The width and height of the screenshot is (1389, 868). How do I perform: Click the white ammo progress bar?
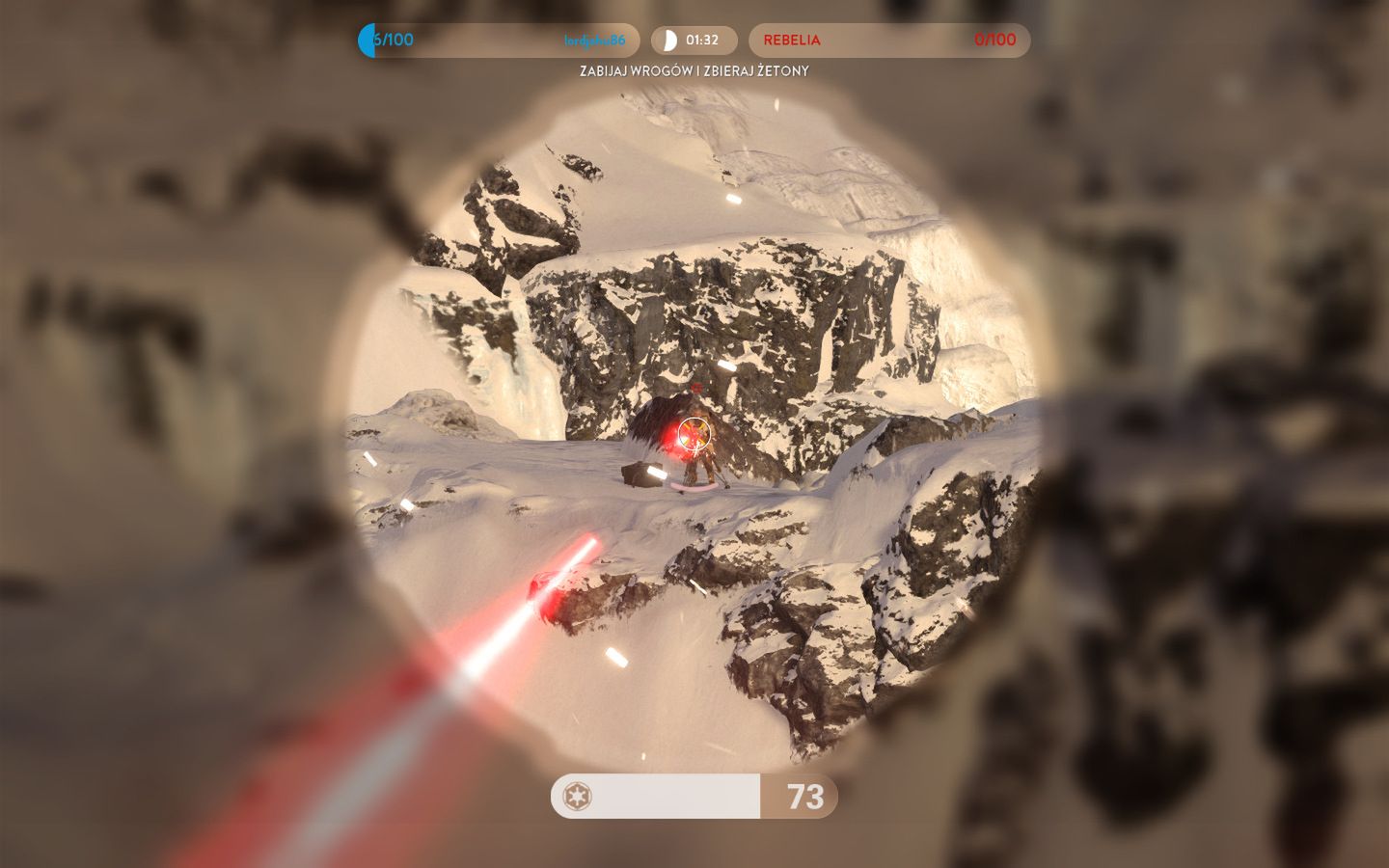click(656, 798)
